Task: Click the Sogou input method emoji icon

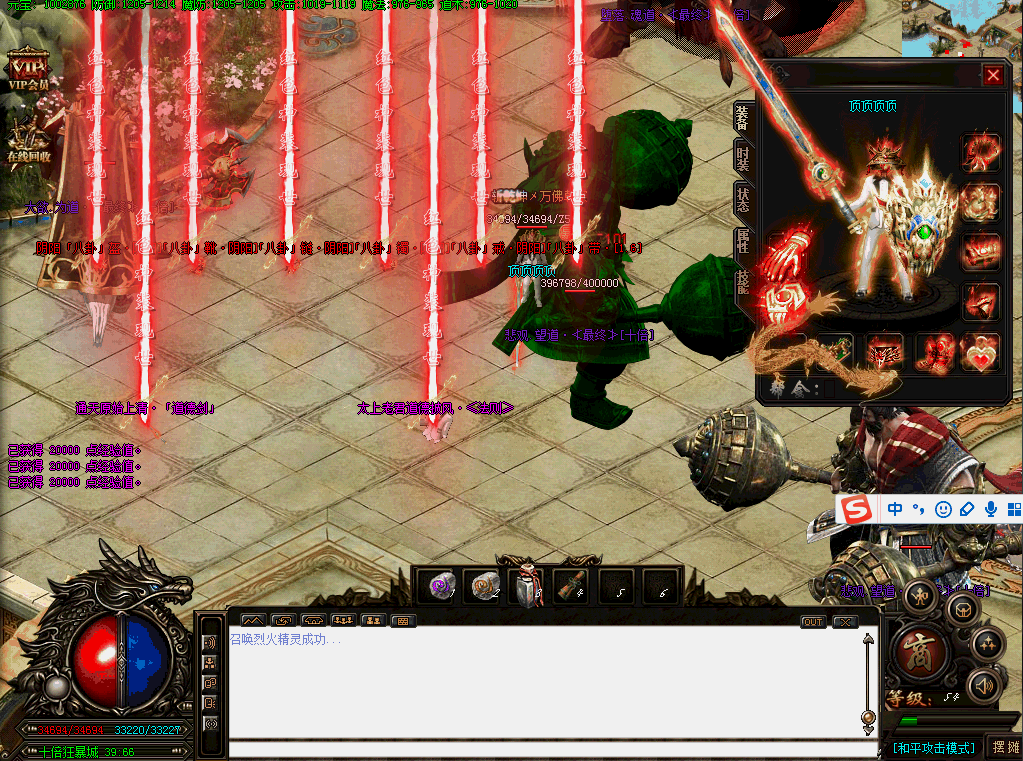Action: pos(942,509)
